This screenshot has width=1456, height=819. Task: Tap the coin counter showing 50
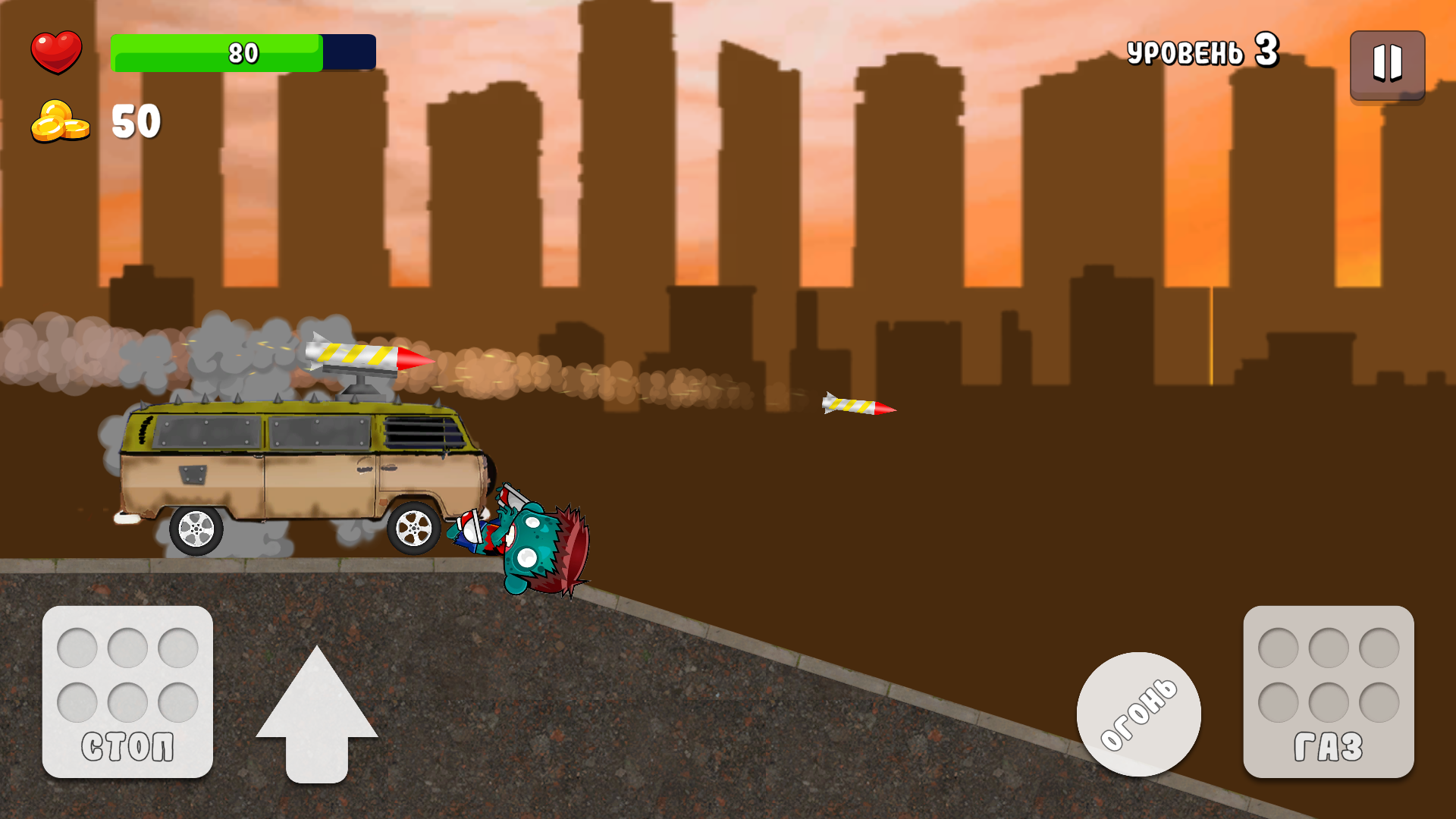(x=135, y=121)
